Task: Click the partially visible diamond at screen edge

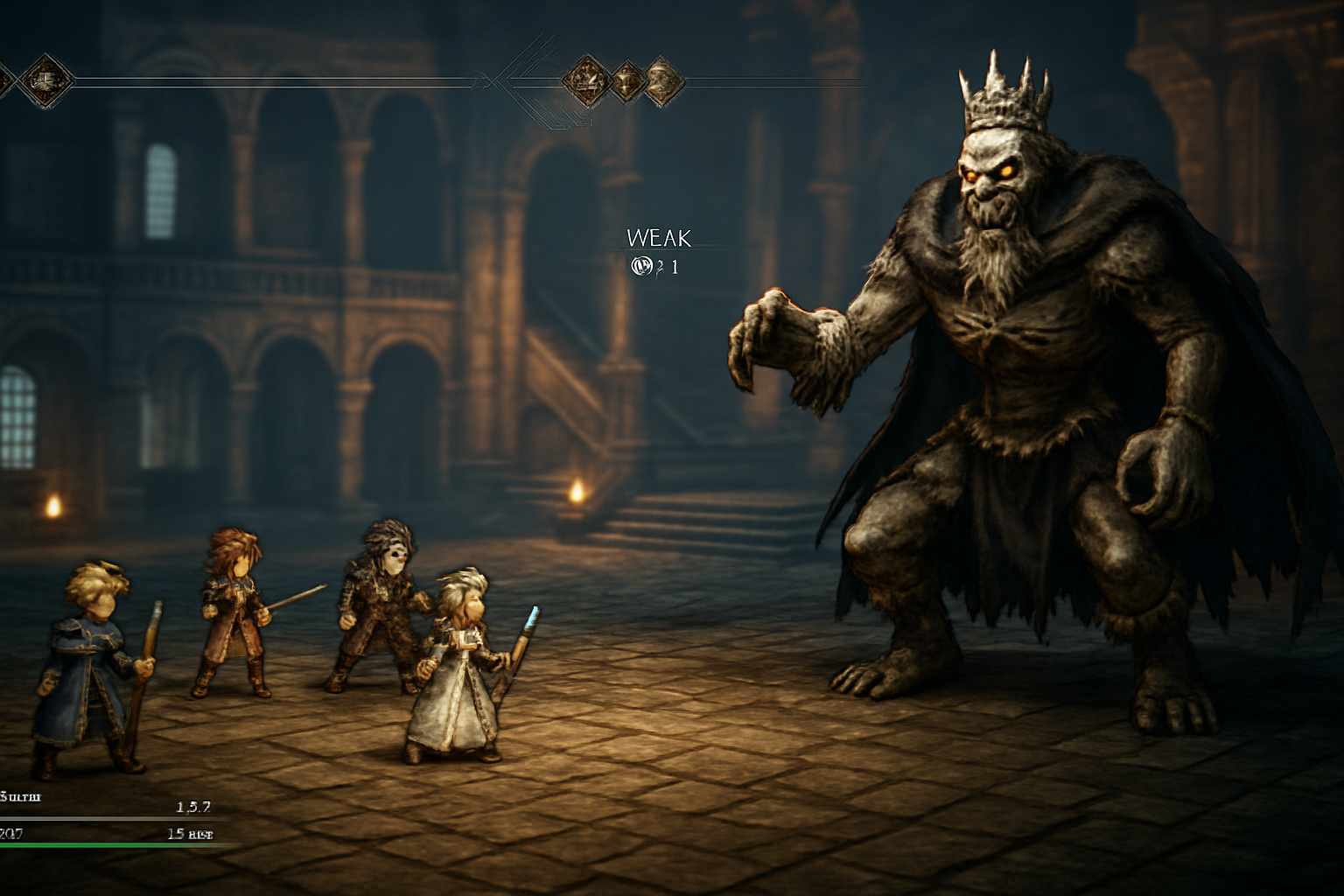Action: tap(5, 77)
